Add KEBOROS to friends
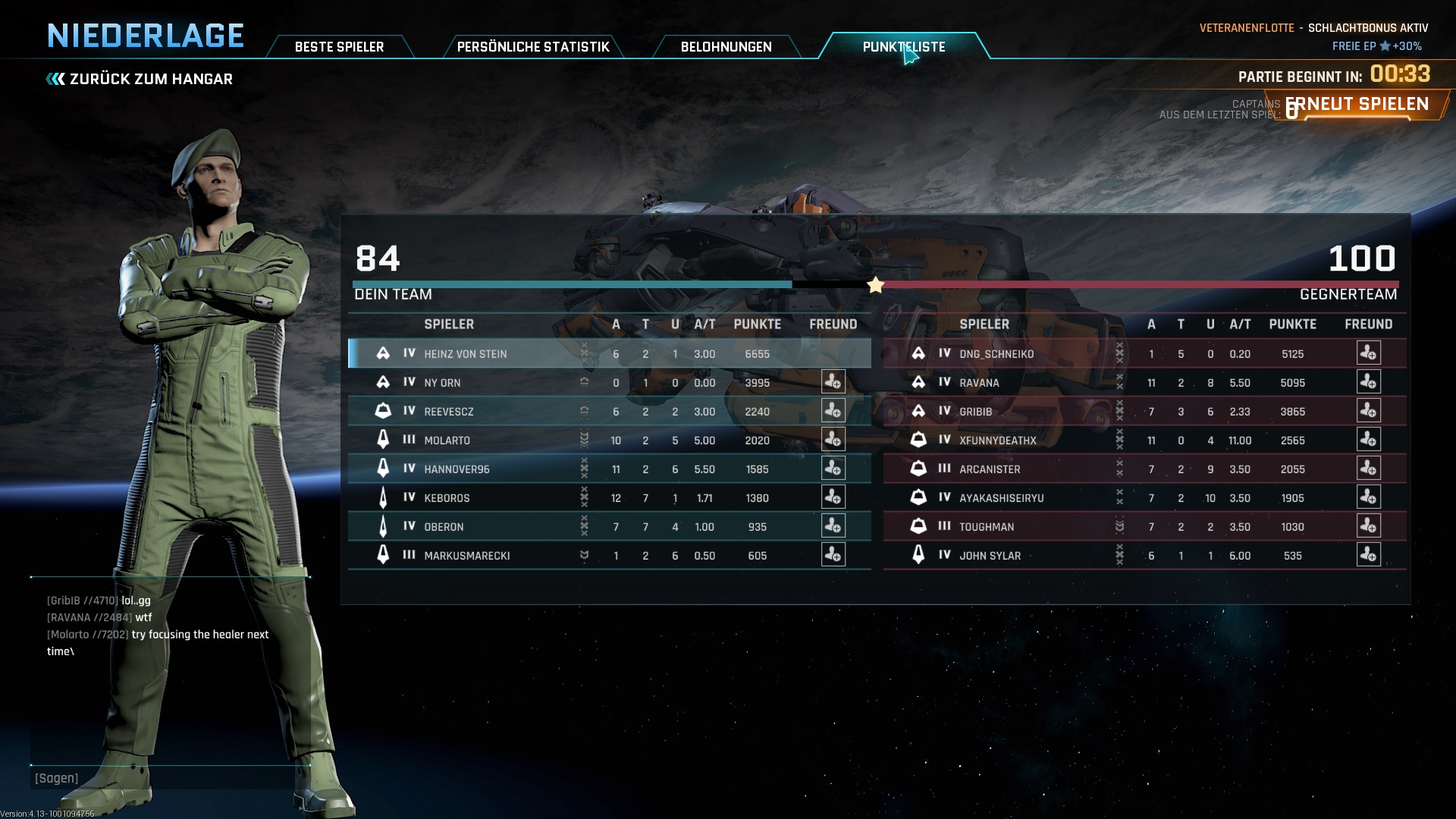Screen dimensions: 1456x819 (x=833, y=497)
